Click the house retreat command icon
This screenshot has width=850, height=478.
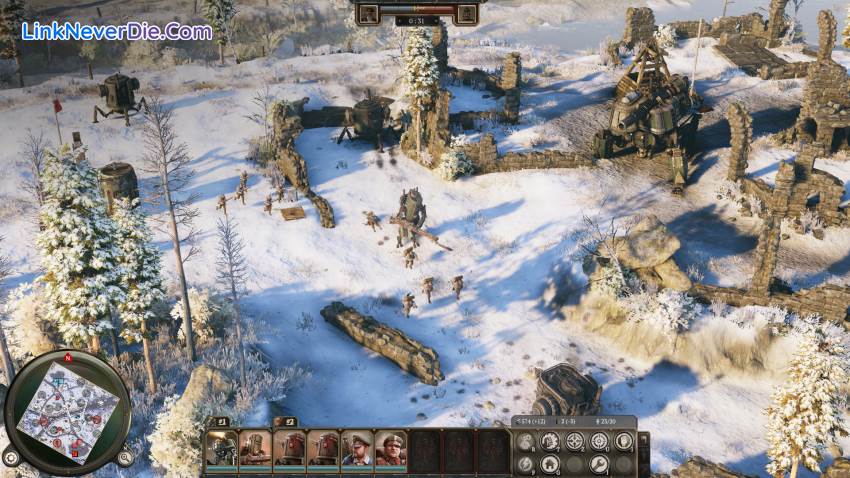point(549,464)
